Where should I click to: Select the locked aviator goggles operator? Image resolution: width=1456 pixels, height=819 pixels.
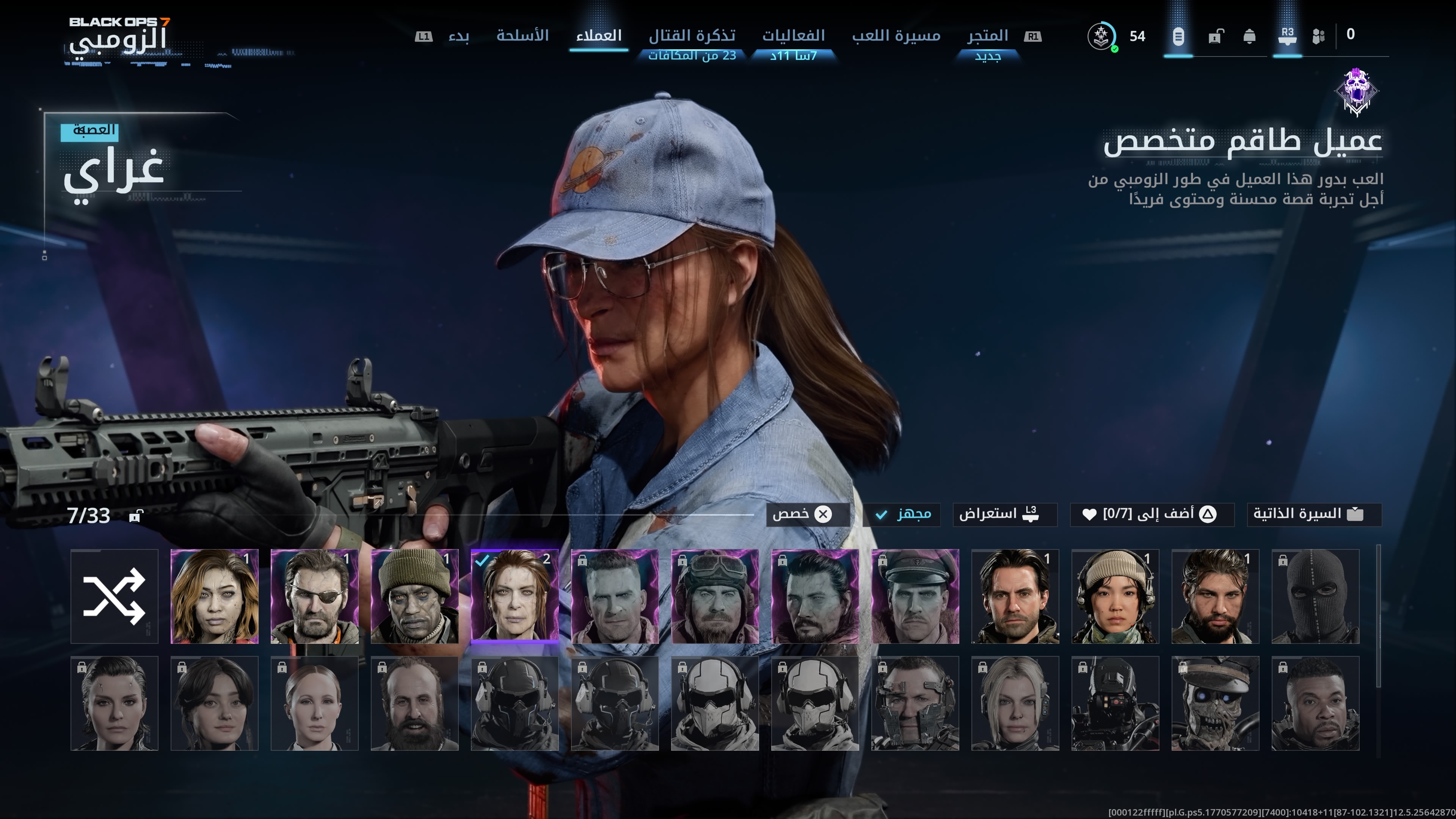pos(714,596)
